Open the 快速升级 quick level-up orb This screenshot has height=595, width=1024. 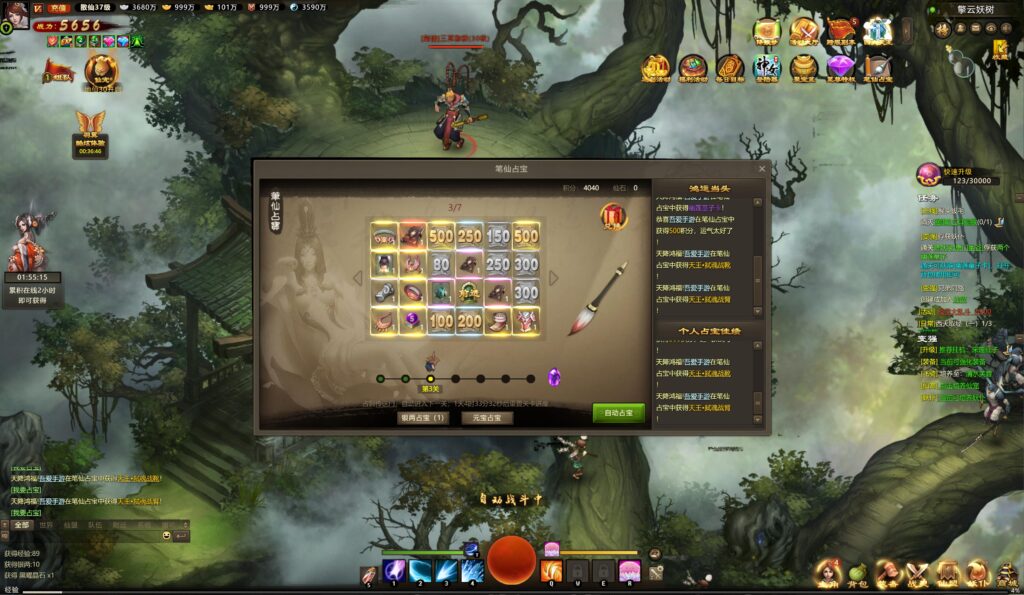coord(929,175)
